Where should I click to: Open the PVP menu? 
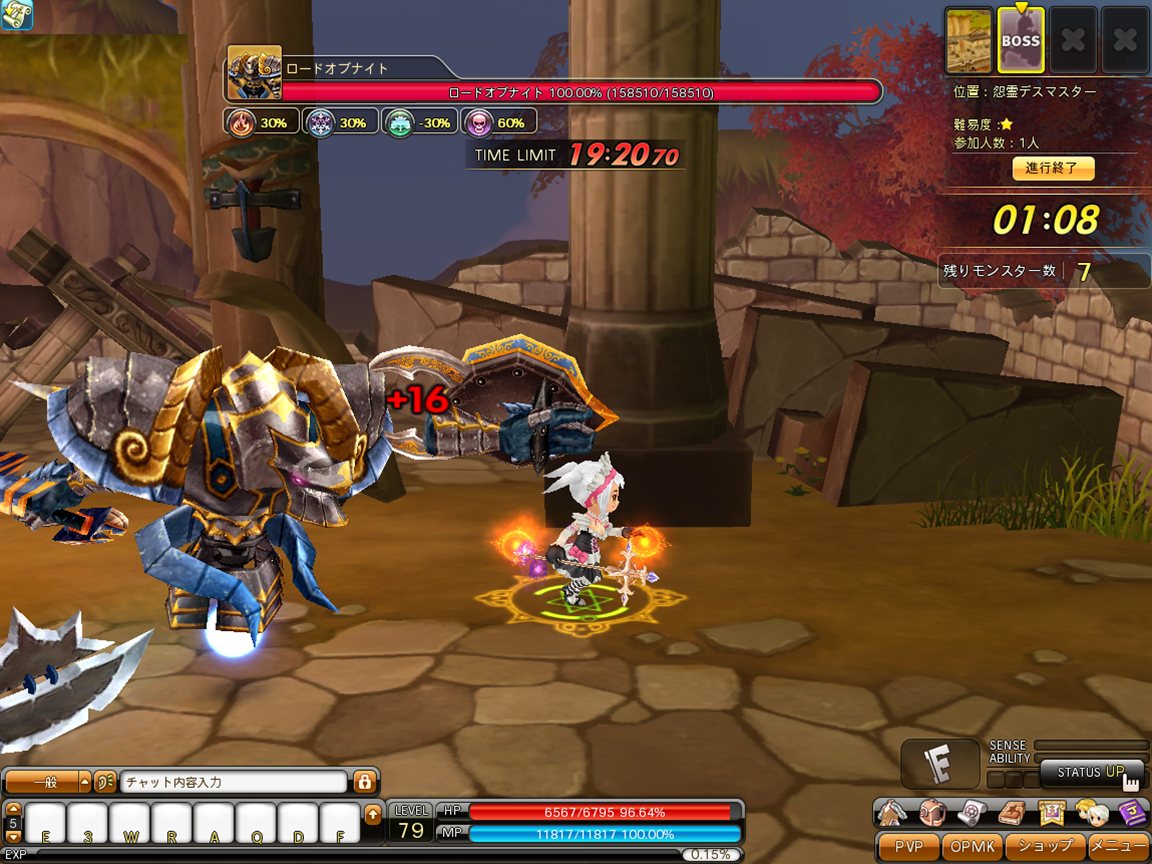908,846
